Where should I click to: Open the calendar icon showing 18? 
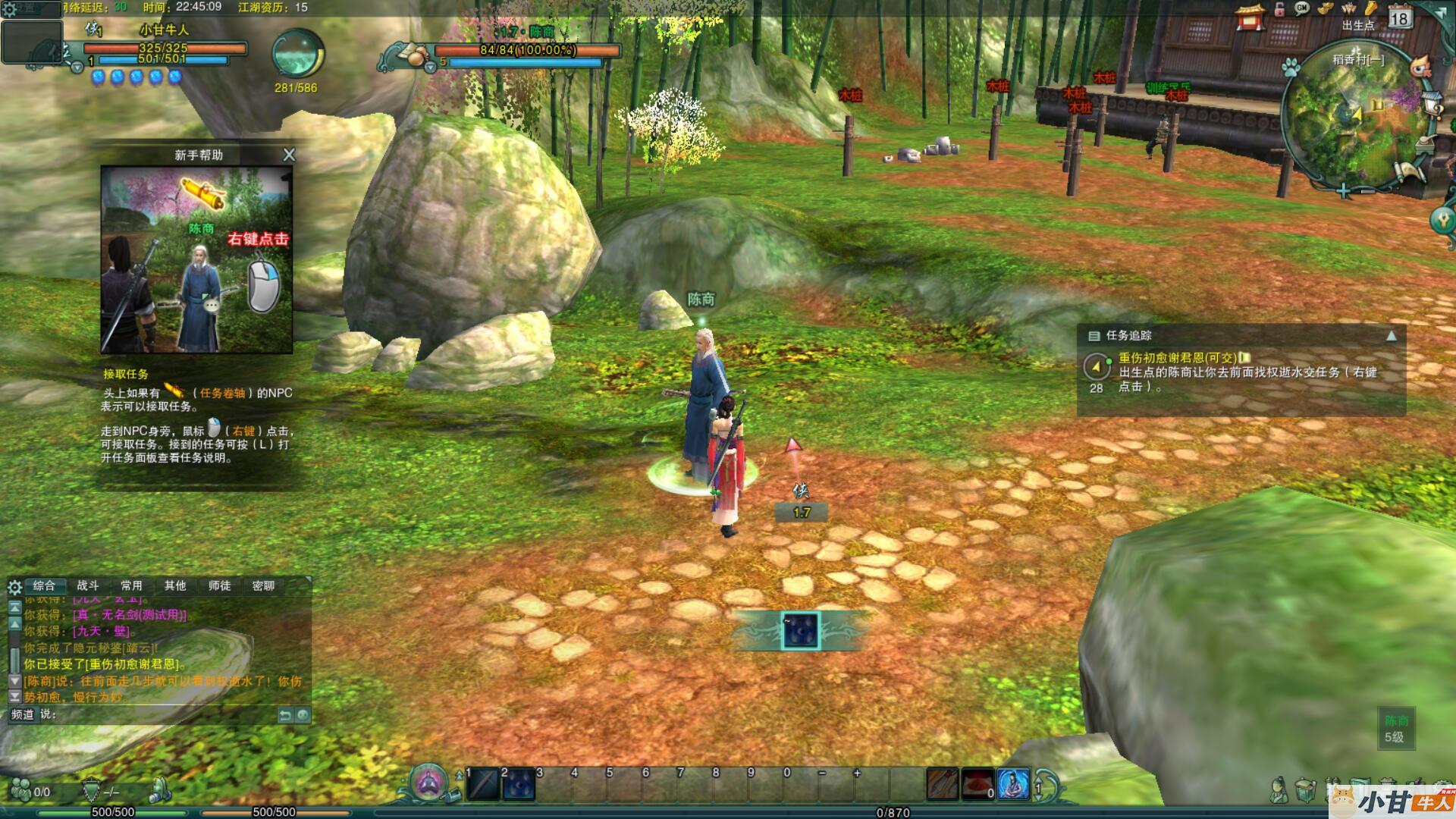[1400, 17]
